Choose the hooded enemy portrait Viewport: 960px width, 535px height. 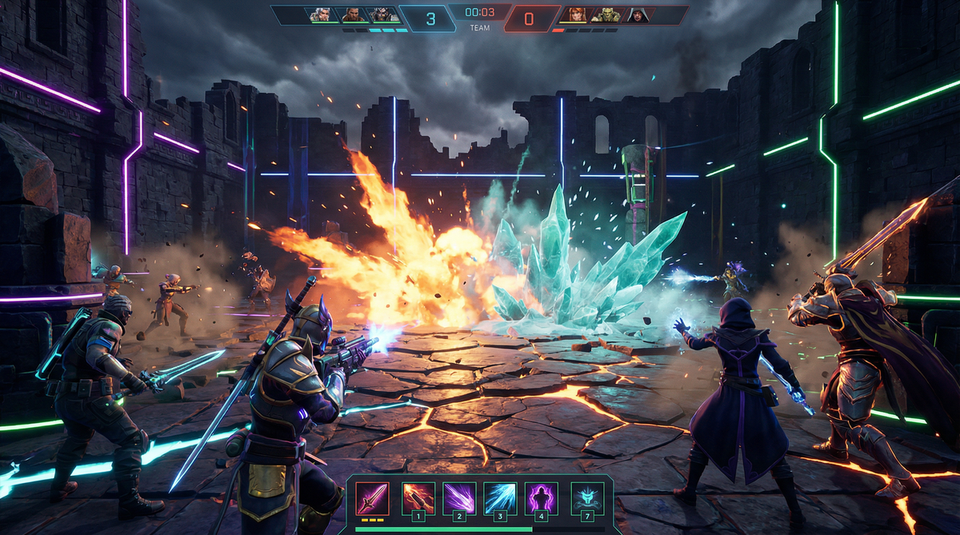(x=637, y=15)
